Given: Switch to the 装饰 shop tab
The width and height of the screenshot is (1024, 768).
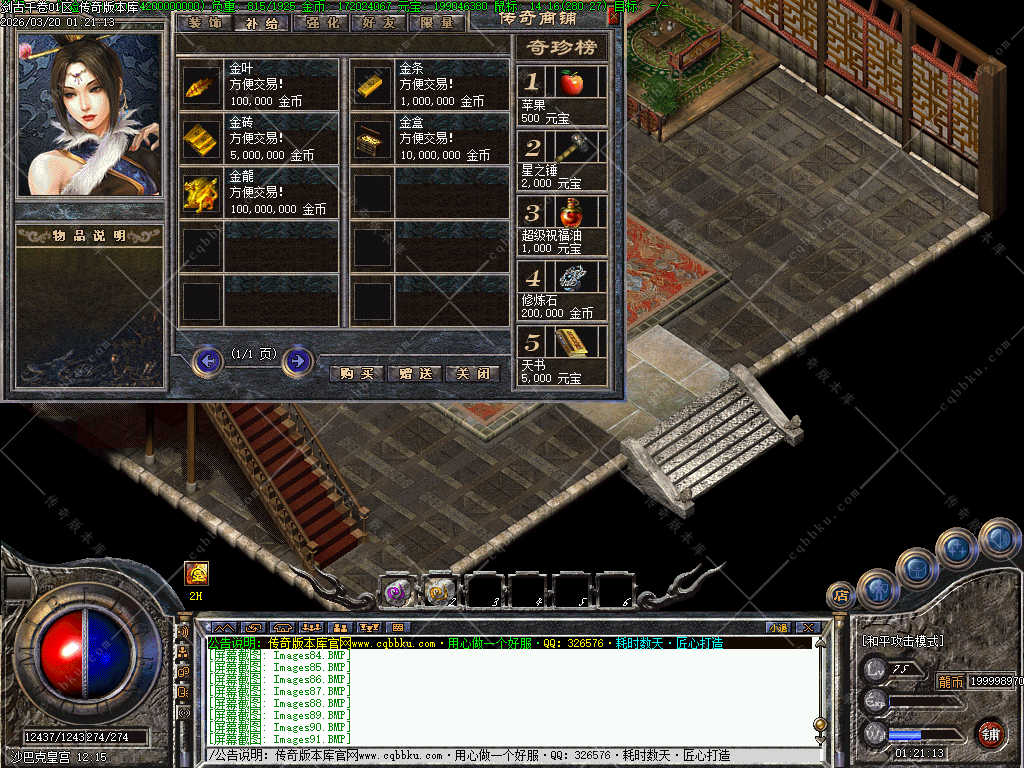Looking at the screenshot, I should click(205, 22).
